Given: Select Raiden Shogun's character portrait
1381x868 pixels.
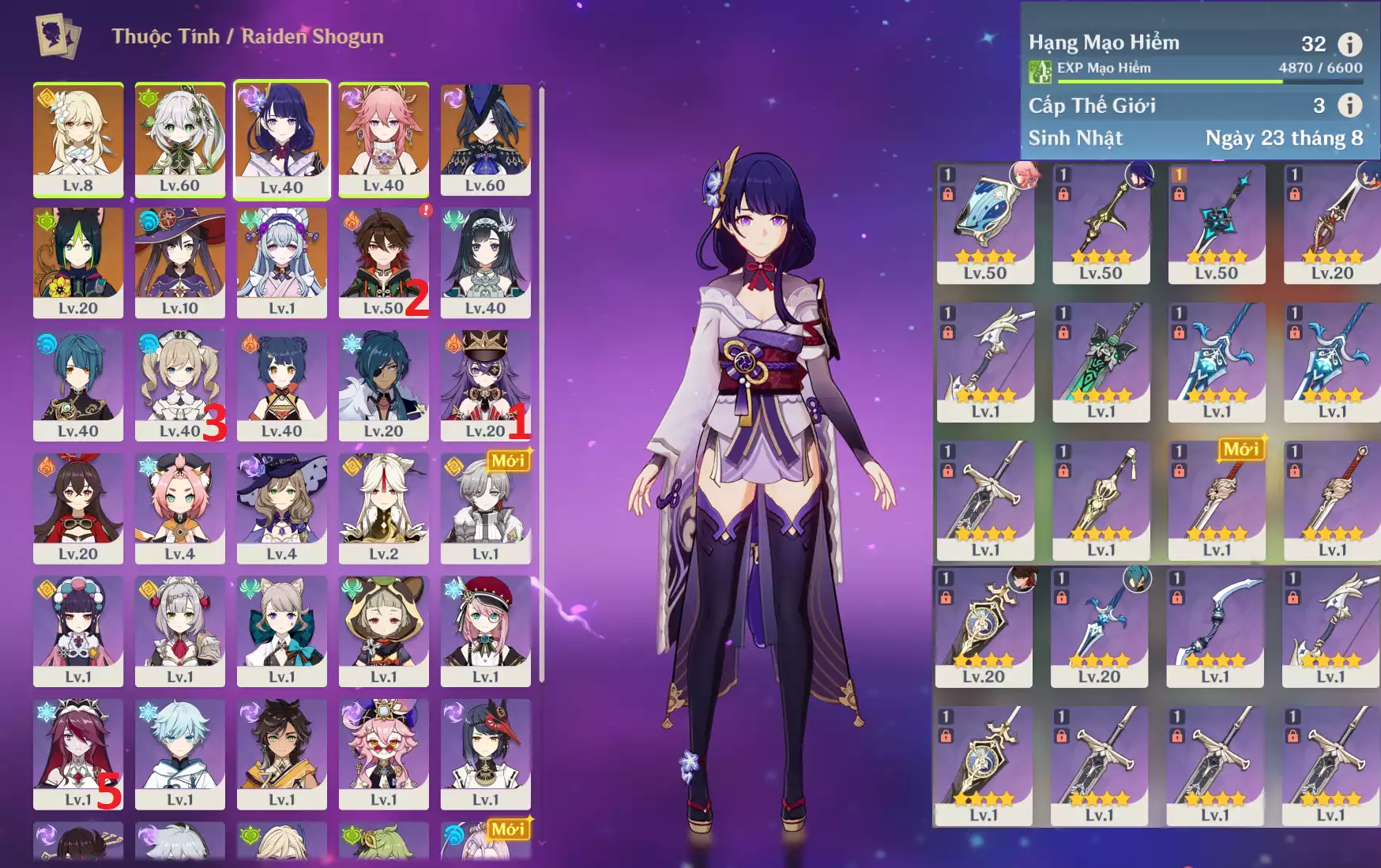Looking at the screenshot, I should pos(282,138).
